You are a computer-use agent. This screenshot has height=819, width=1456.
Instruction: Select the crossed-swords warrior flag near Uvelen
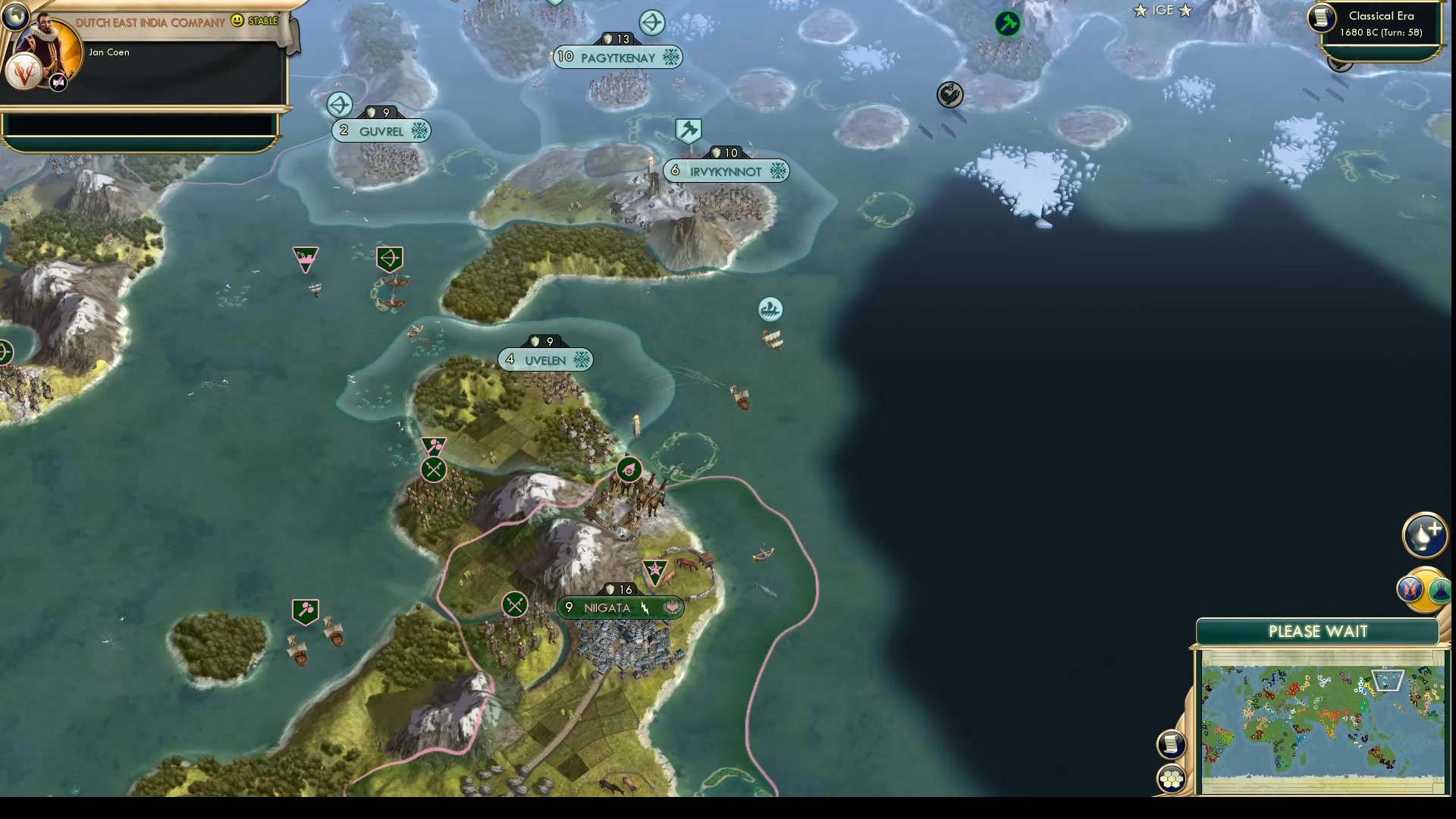coord(433,469)
